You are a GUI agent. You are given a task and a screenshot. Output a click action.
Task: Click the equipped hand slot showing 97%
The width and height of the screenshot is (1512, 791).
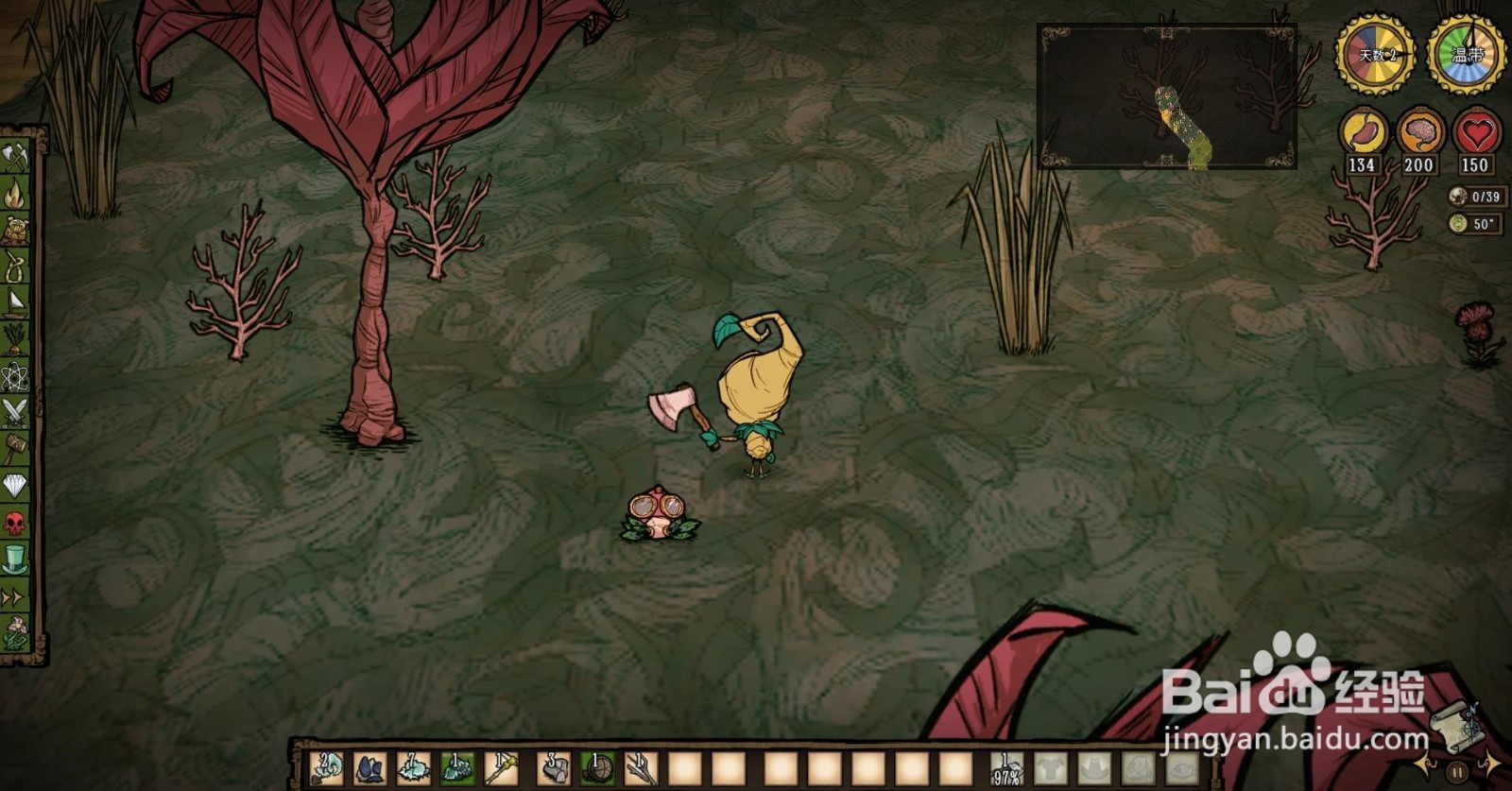point(1007,768)
